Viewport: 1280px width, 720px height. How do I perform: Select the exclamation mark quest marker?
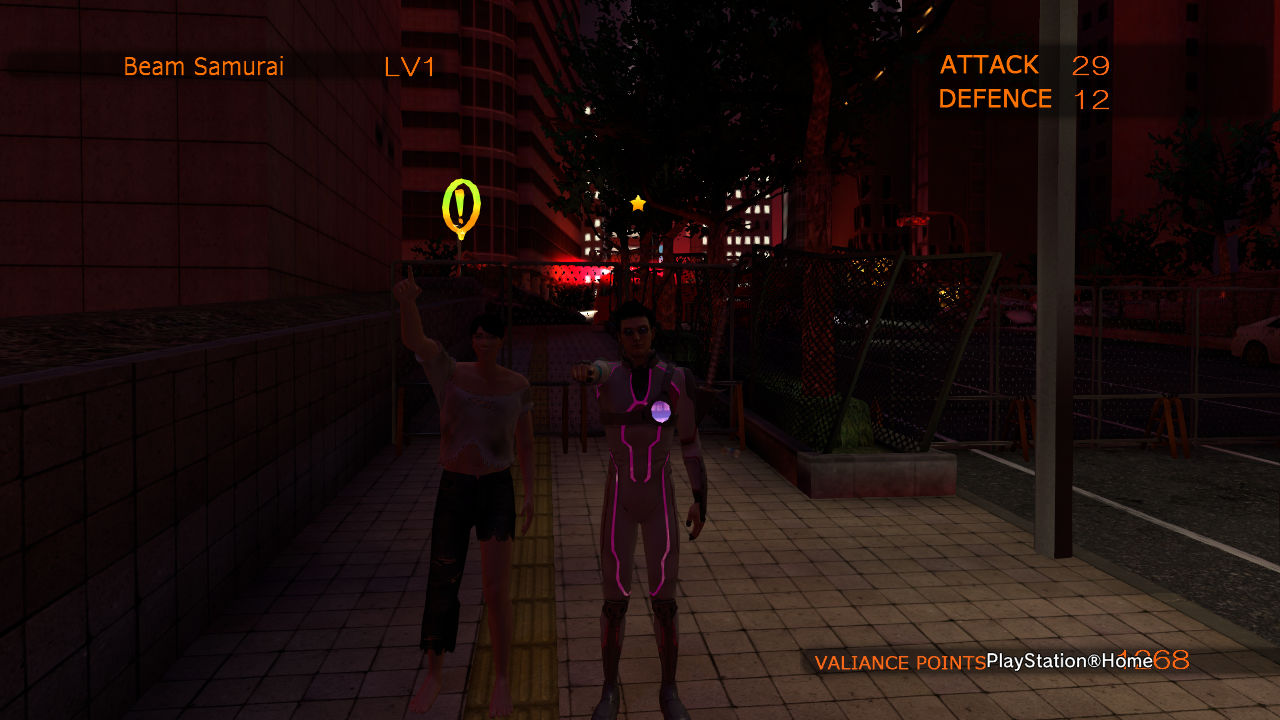[460, 207]
